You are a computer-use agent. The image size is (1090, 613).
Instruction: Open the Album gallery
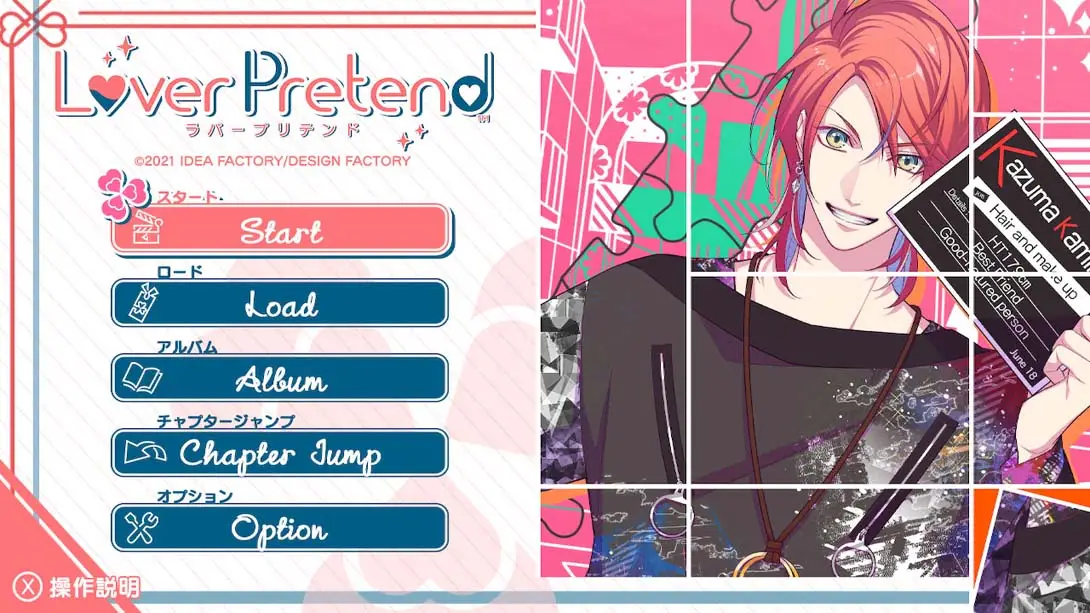[x=280, y=379]
